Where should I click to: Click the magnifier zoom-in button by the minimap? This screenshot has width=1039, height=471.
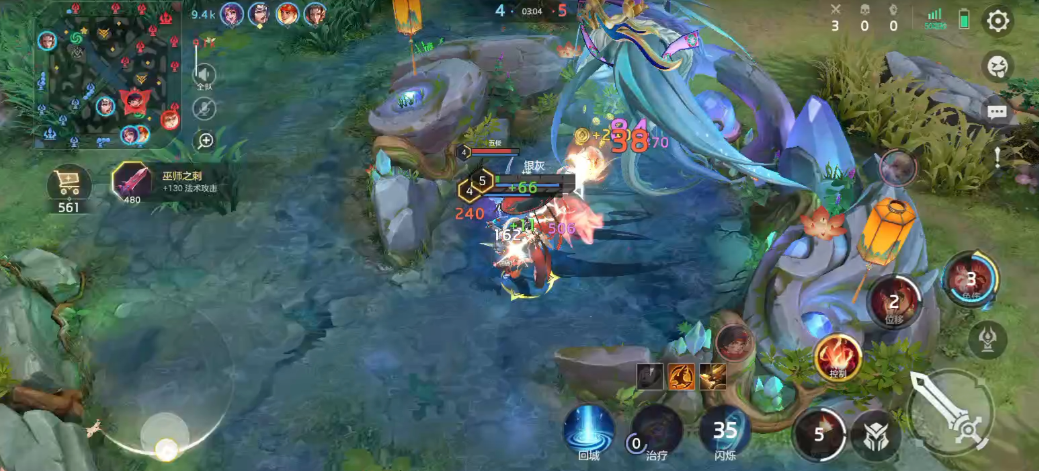pyautogui.click(x=205, y=141)
